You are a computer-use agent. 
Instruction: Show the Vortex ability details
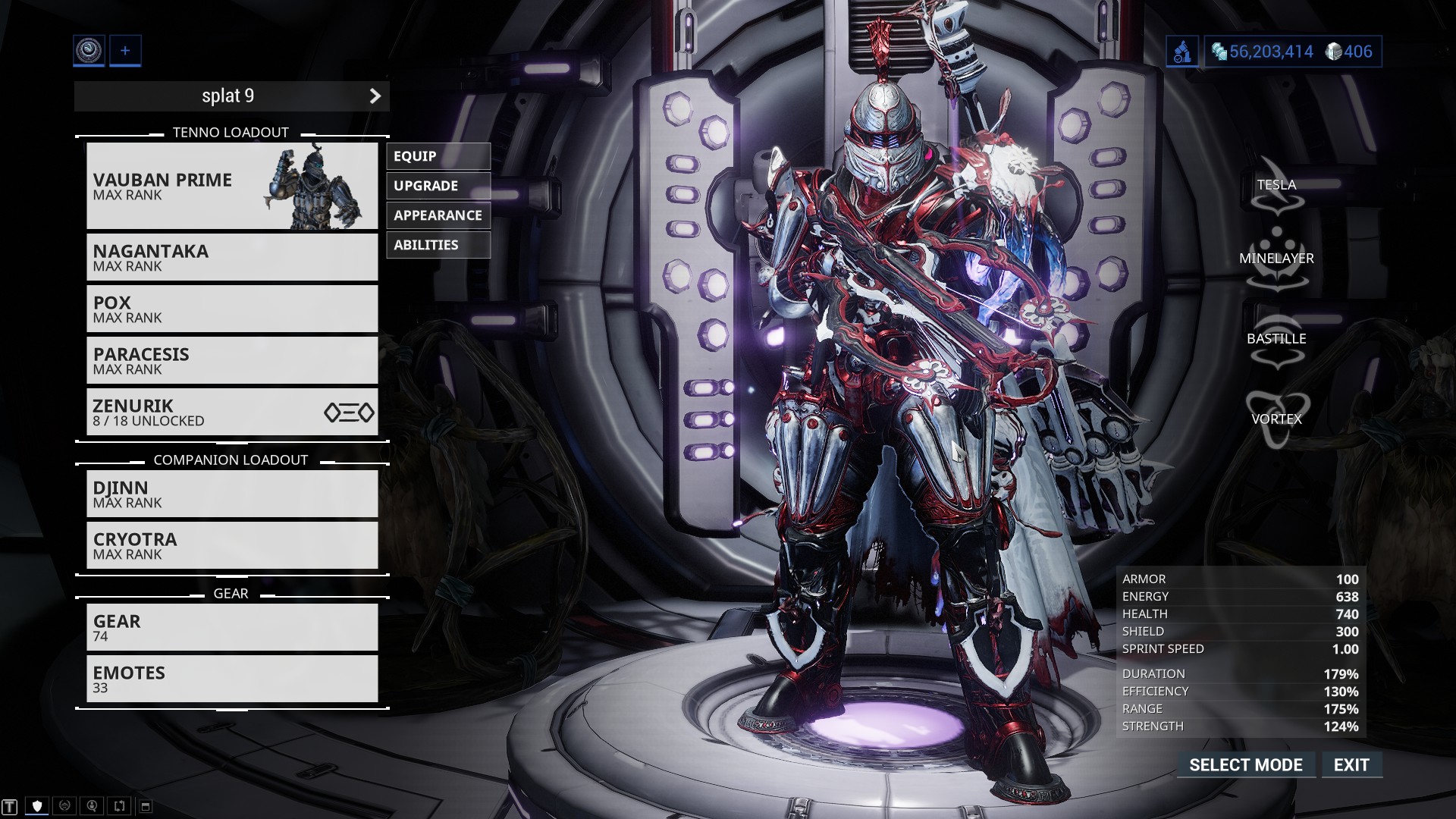pyautogui.click(x=1276, y=419)
